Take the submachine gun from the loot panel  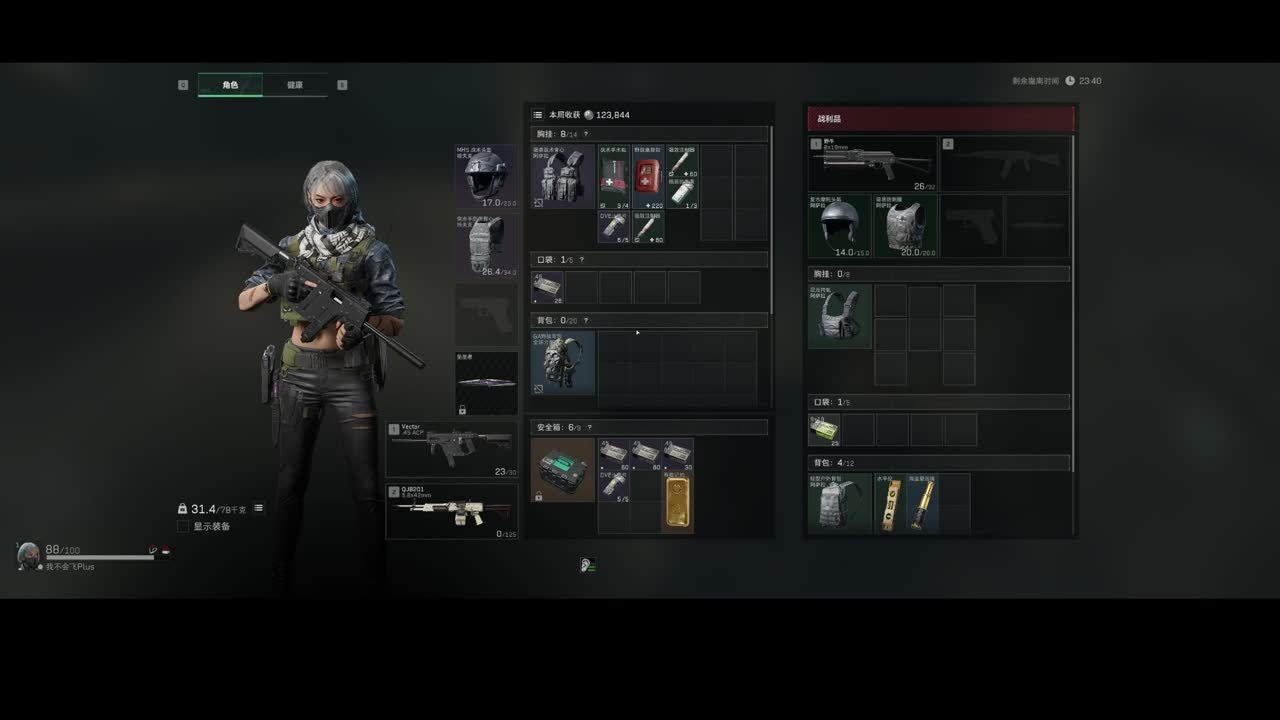point(873,164)
